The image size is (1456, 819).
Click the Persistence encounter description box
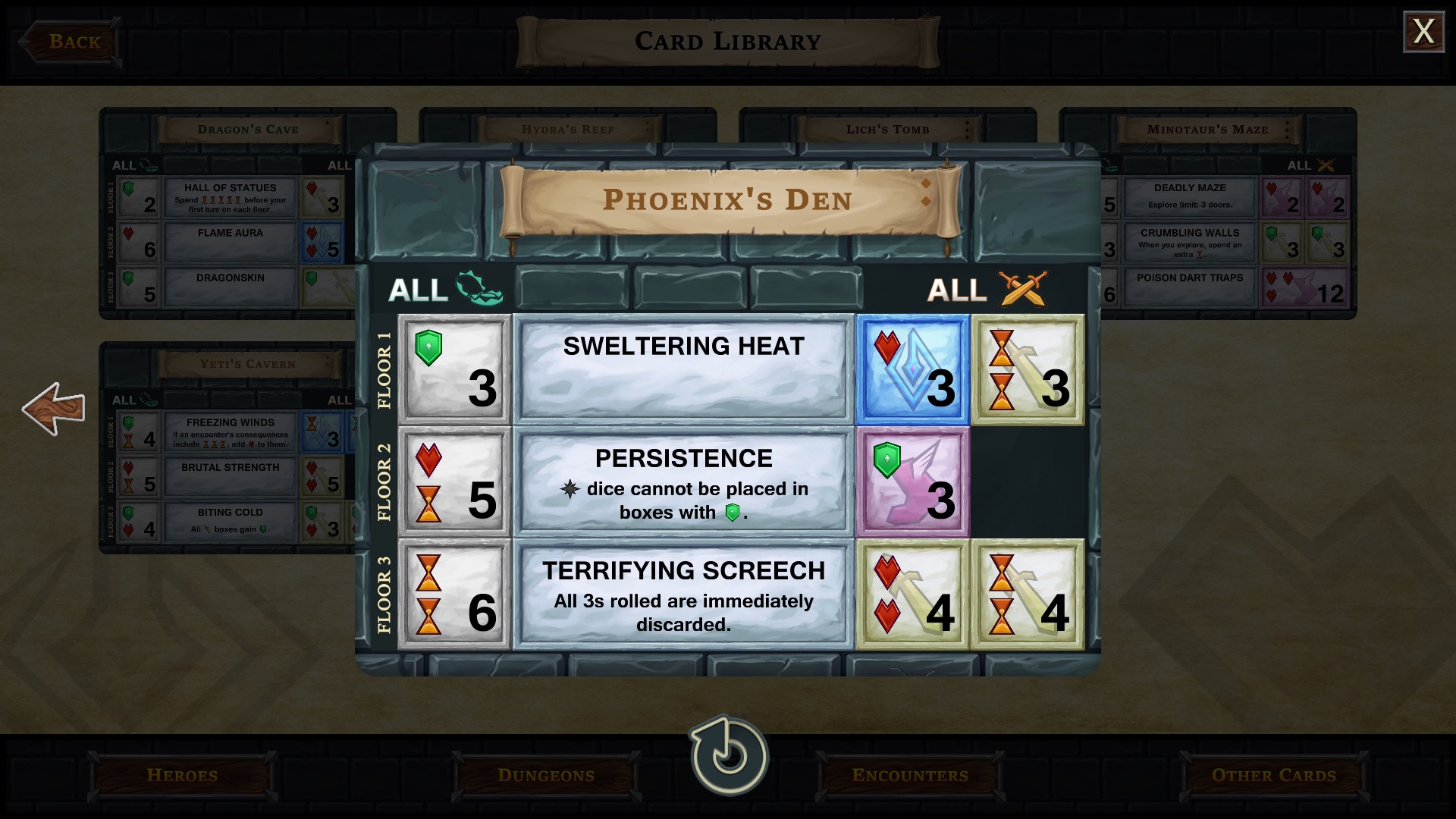pyautogui.click(x=683, y=481)
